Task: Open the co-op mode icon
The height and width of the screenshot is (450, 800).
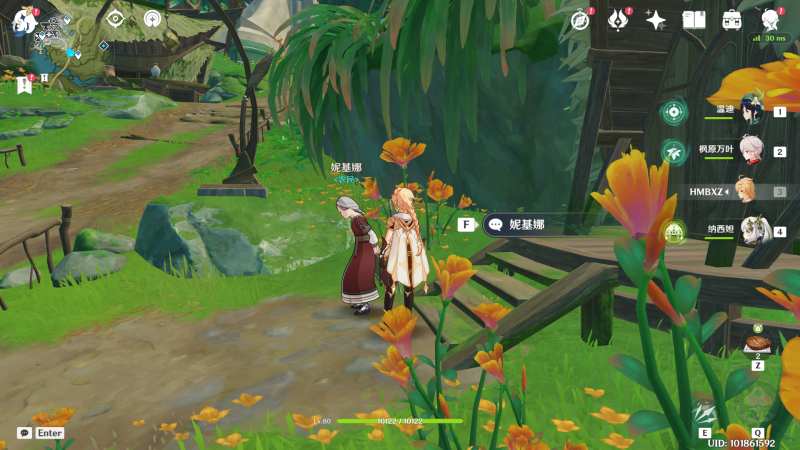Action: pyautogui.click(x=152, y=19)
